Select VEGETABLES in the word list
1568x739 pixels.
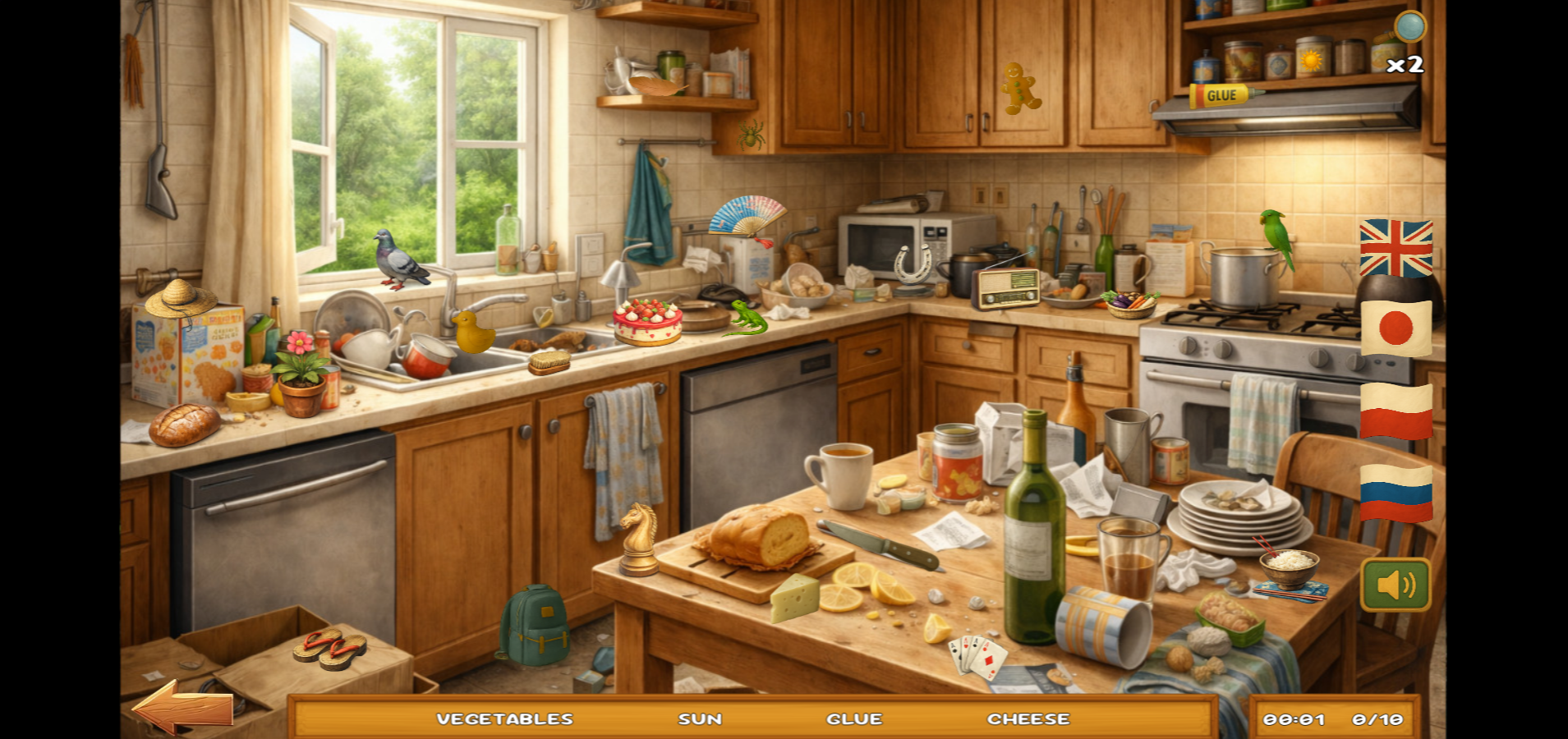click(504, 718)
